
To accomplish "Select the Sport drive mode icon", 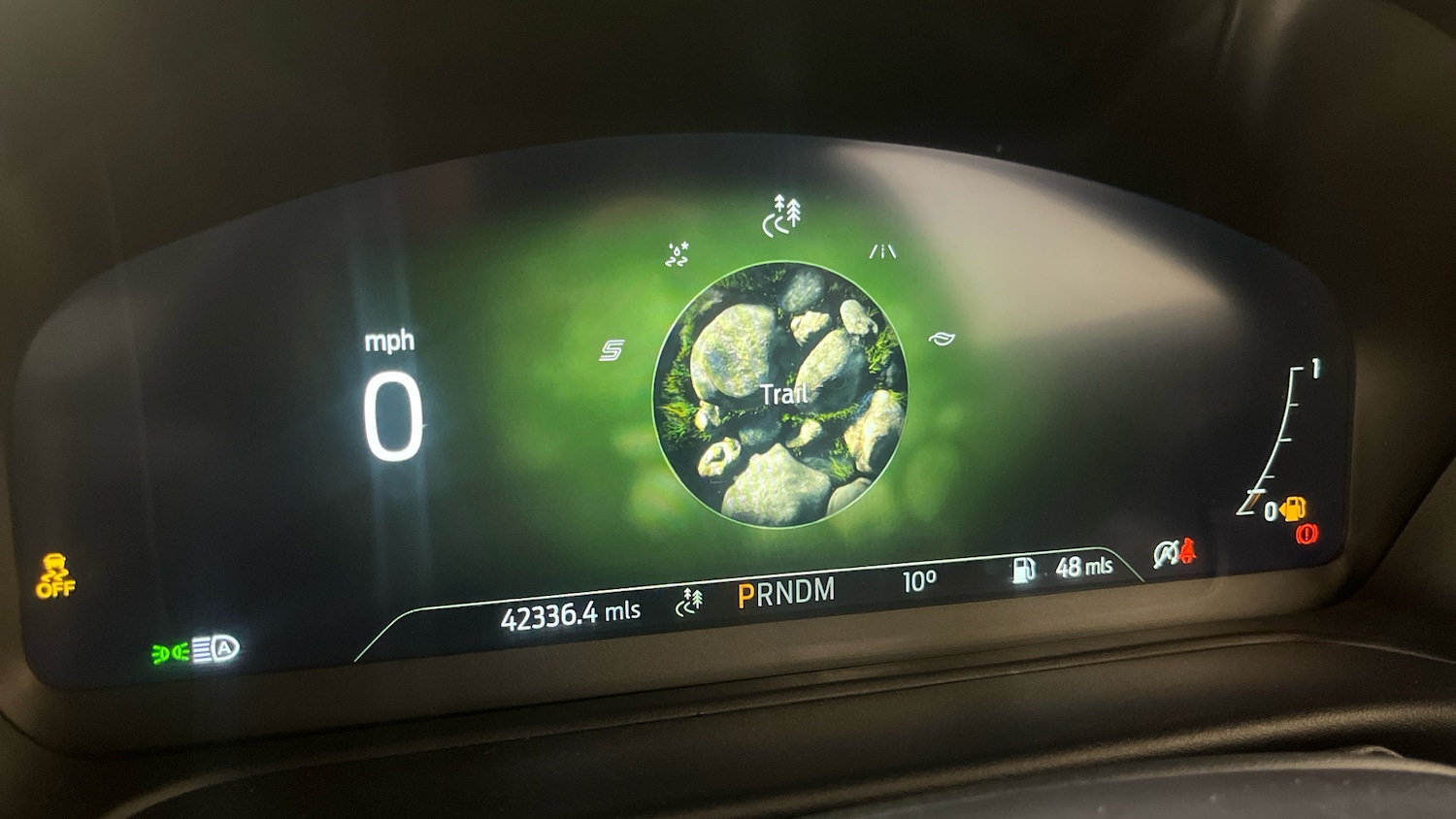I will pyautogui.click(x=612, y=350).
